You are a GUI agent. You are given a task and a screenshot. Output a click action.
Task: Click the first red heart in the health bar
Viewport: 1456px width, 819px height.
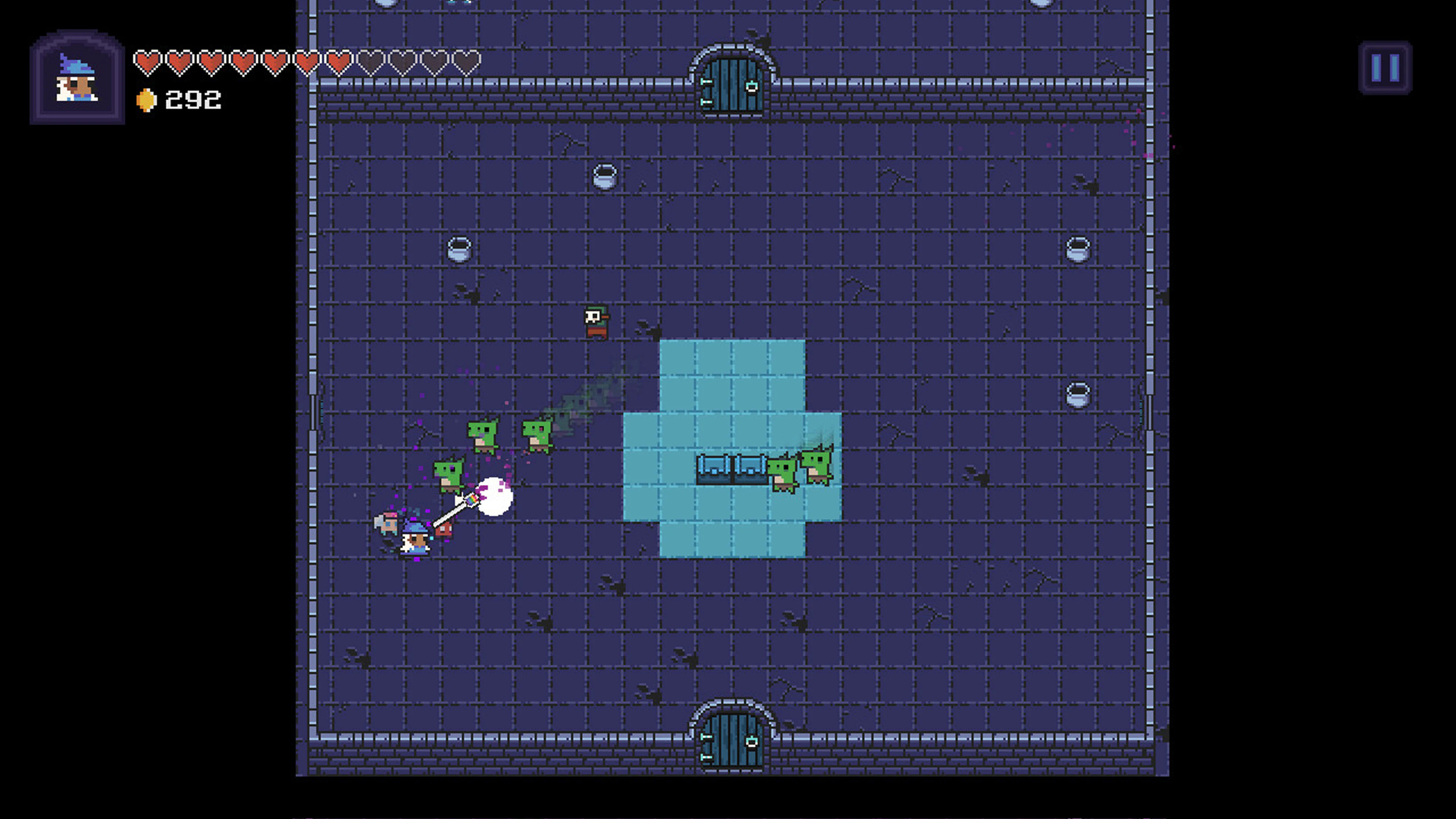pyautogui.click(x=148, y=61)
